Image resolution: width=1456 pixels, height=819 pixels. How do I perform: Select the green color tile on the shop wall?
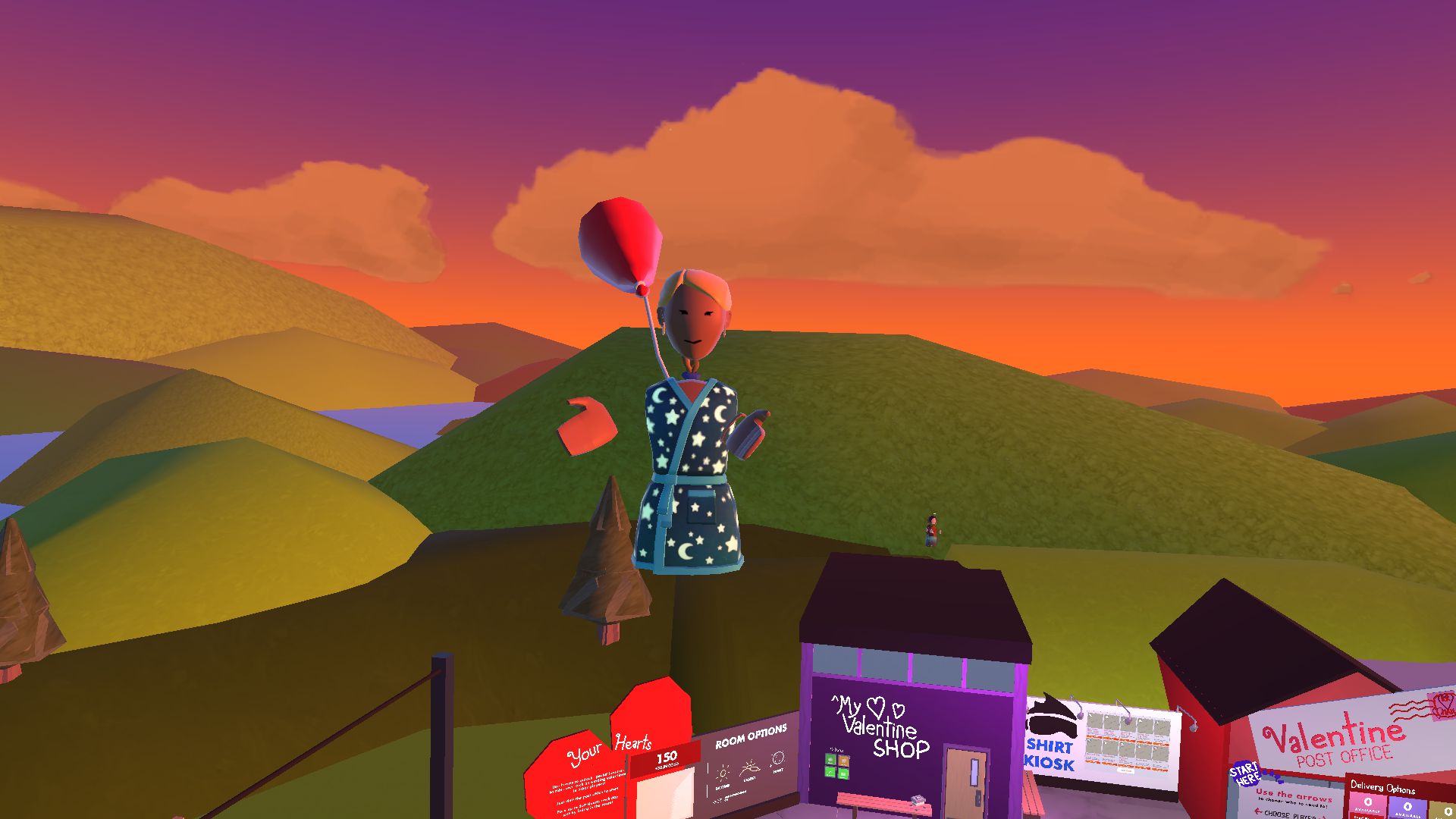pyautogui.click(x=830, y=773)
